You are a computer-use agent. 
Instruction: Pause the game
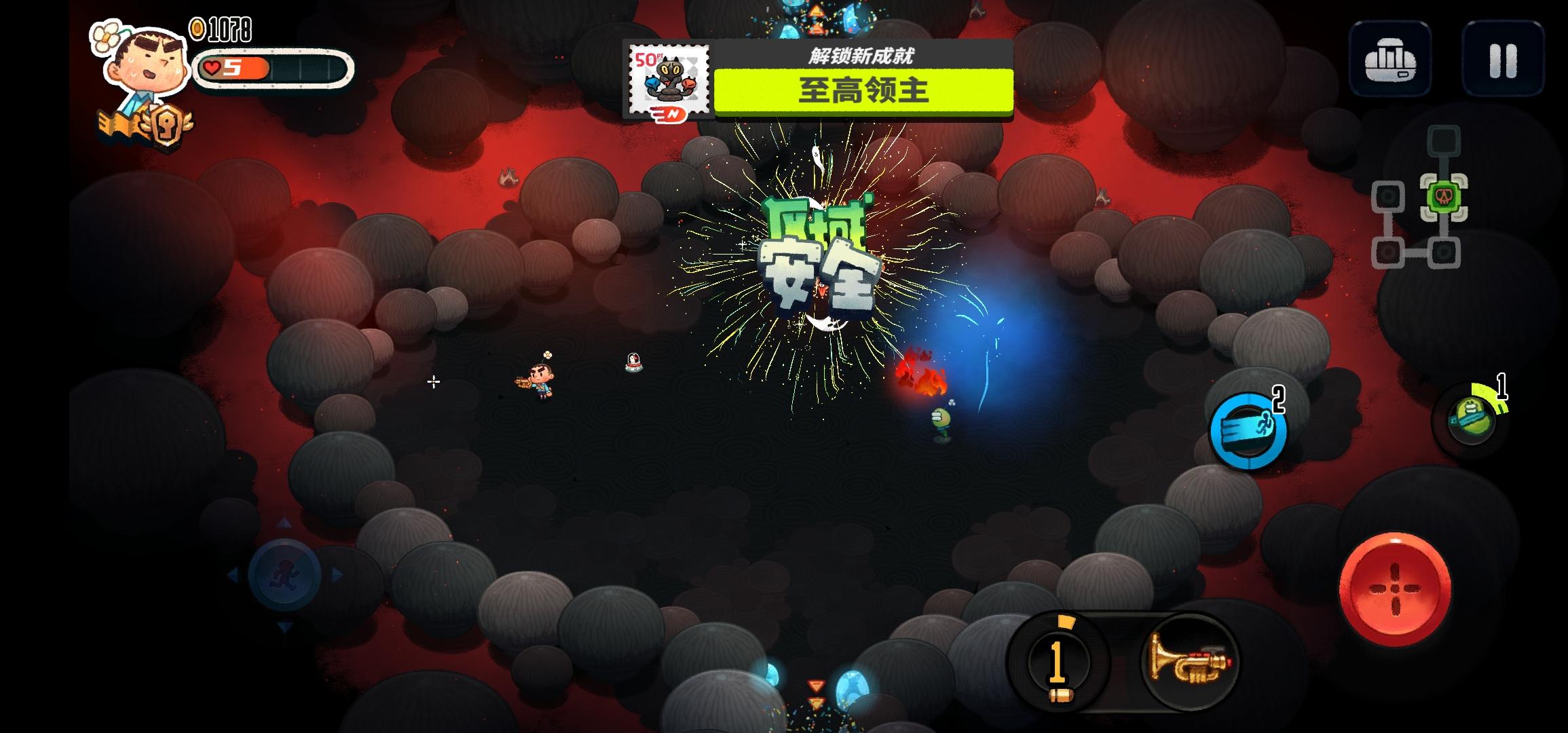[x=1503, y=60]
